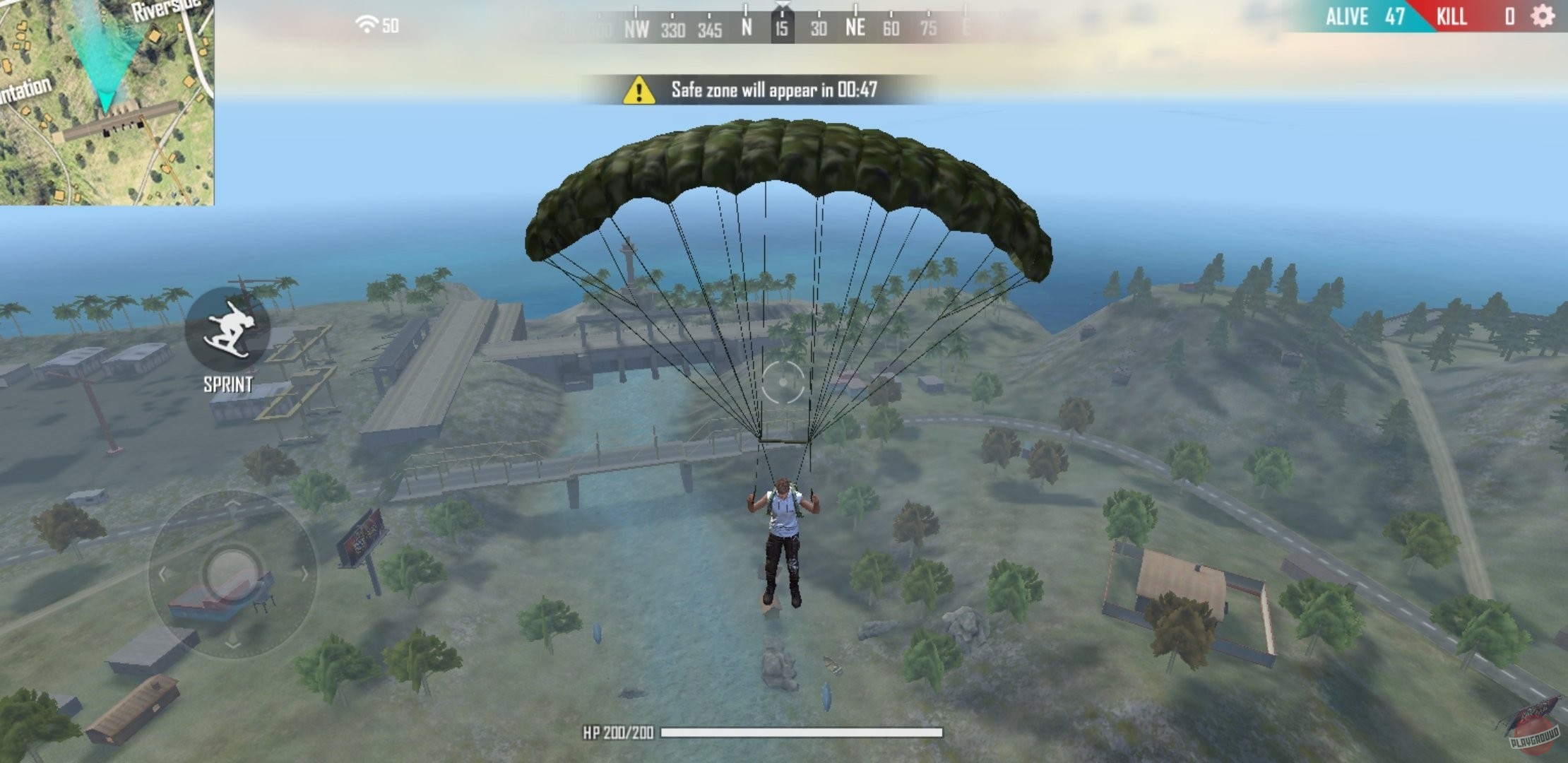
Task: Tap the yellow warning icon in safe zone banner
Action: (x=639, y=90)
